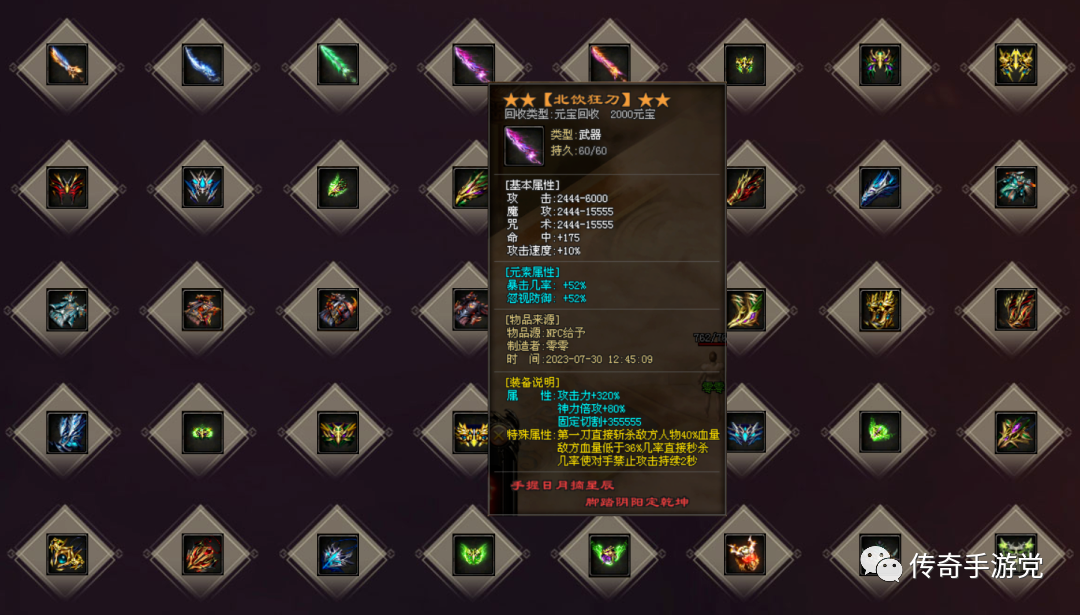Select the red horned helmet slot
Screen dimensions: 1080x615
[x=67, y=187]
